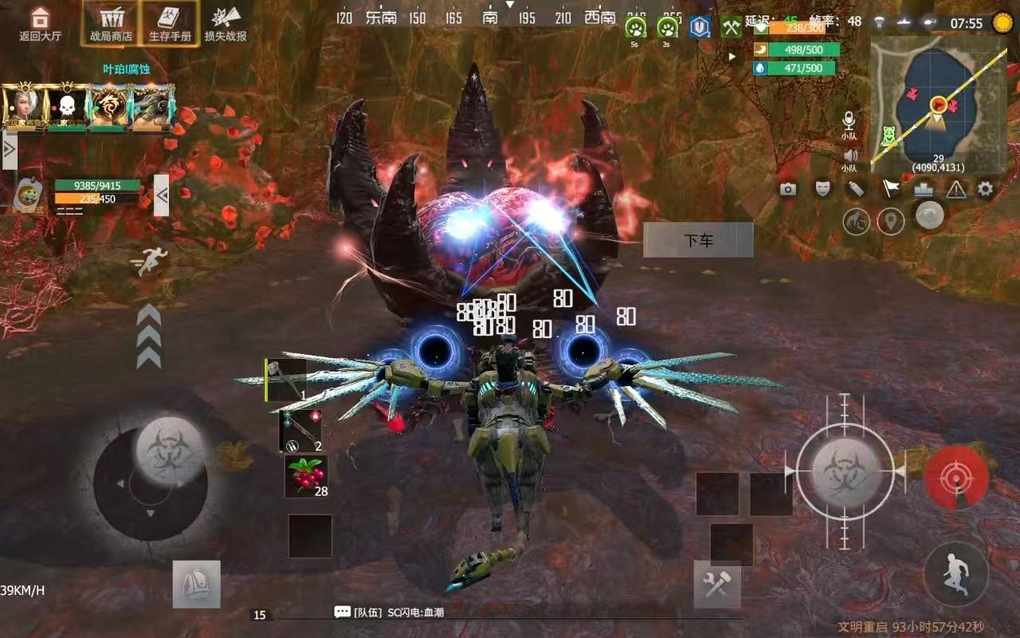Tap the jump character button

click(955, 574)
